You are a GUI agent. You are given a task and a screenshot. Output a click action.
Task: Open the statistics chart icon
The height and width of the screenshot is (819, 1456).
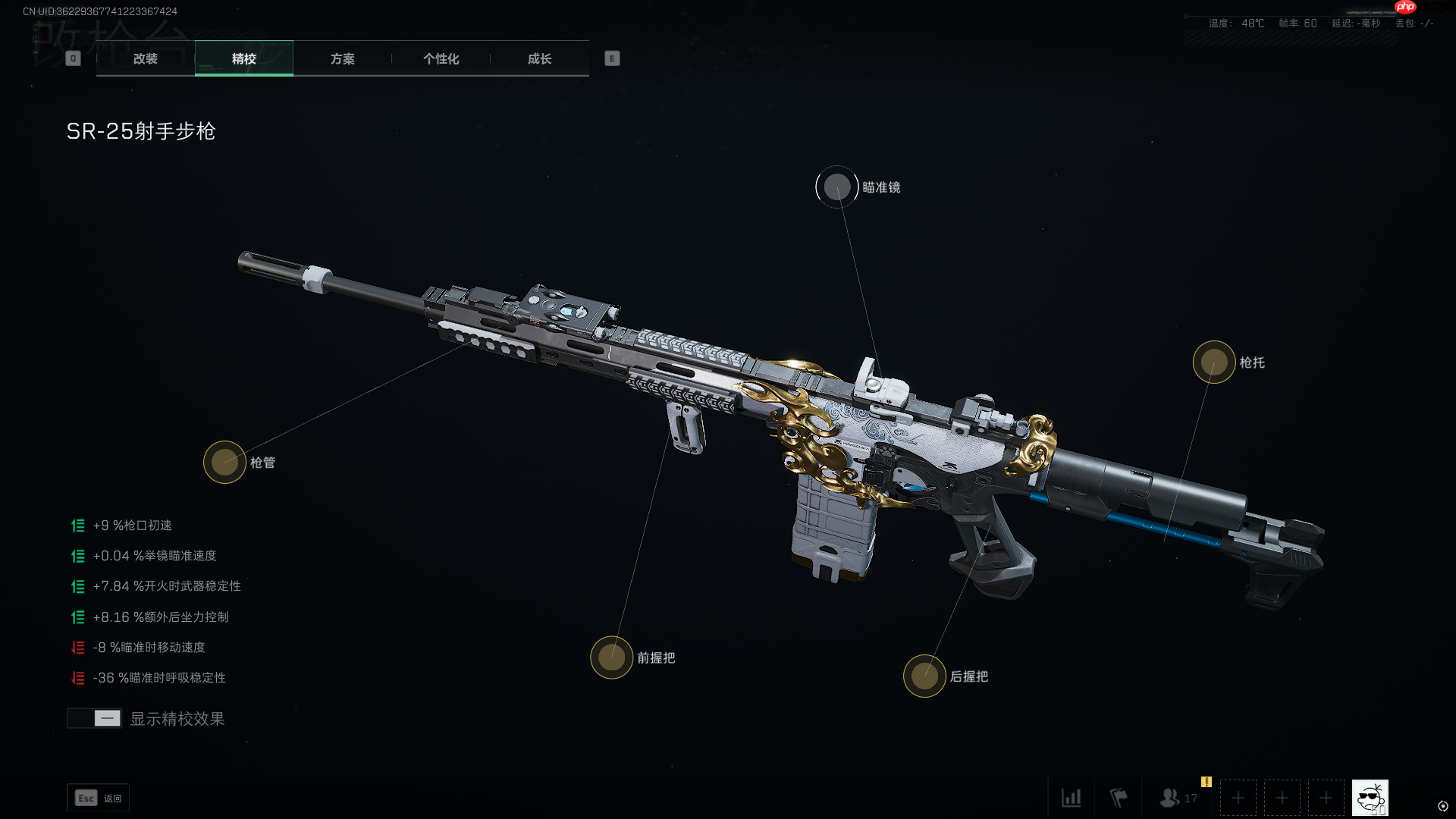click(1072, 798)
